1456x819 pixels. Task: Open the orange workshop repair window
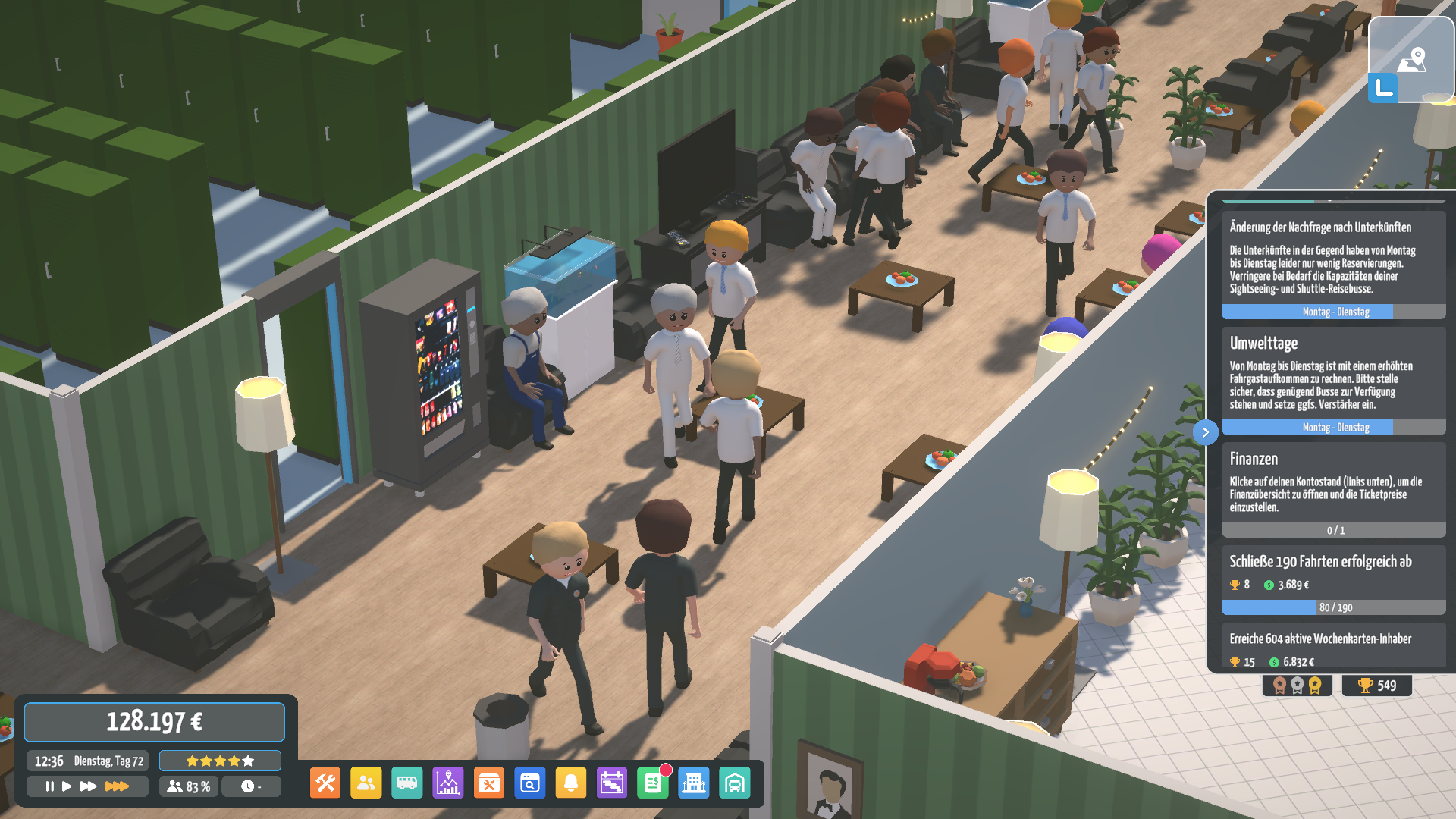coord(489,783)
